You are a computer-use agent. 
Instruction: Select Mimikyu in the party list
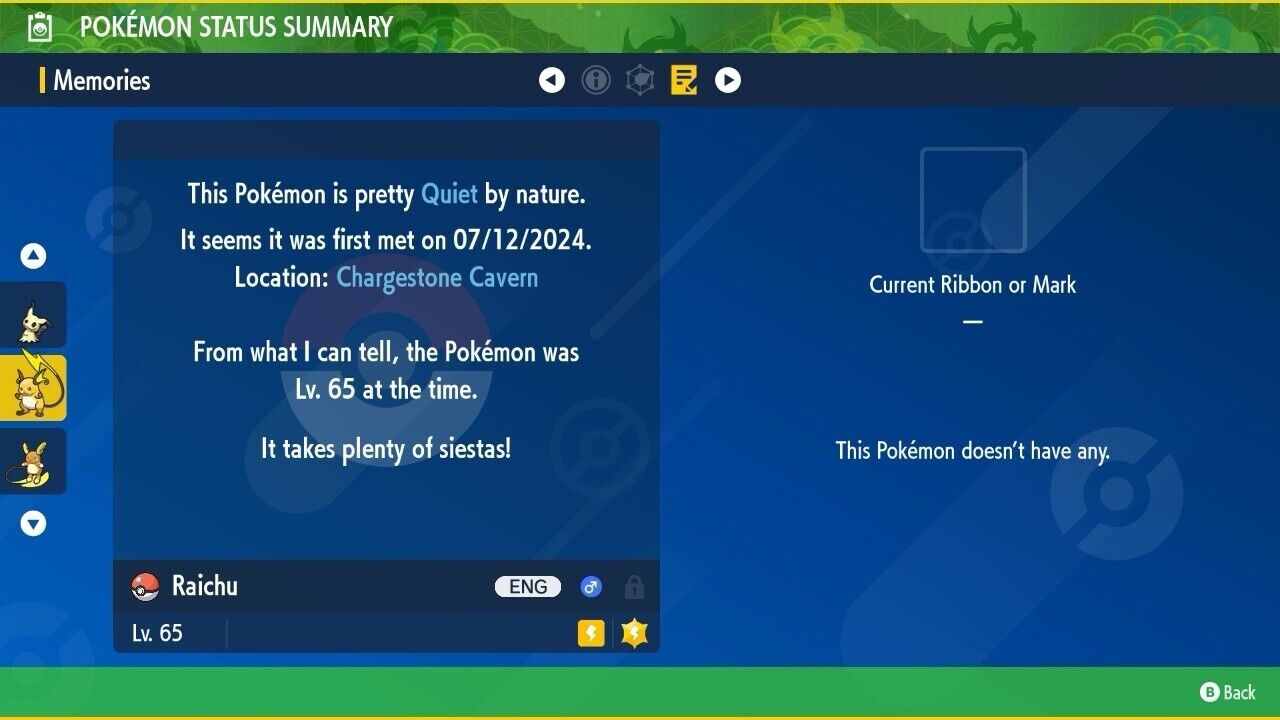point(33,315)
